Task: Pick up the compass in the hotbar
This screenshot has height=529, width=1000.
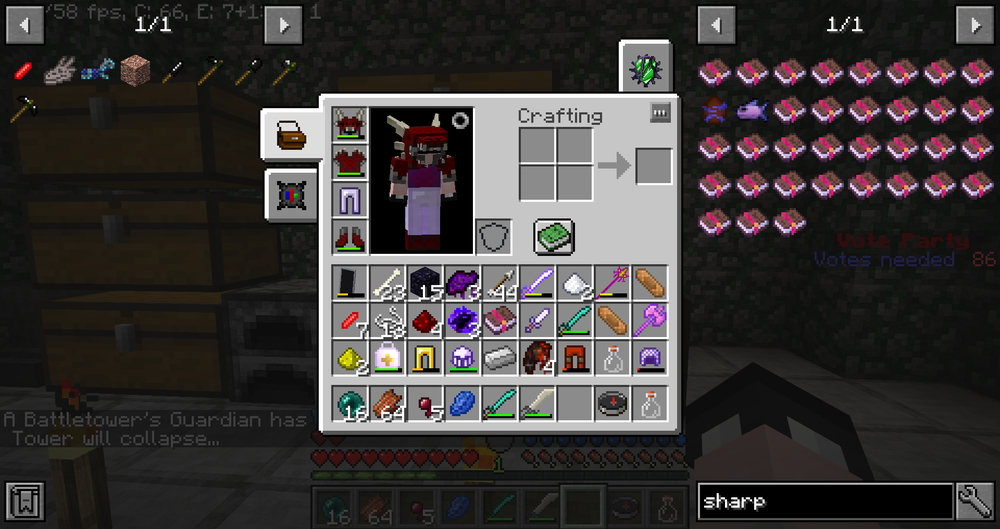Action: pyautogui.click(x=611, y=404)
